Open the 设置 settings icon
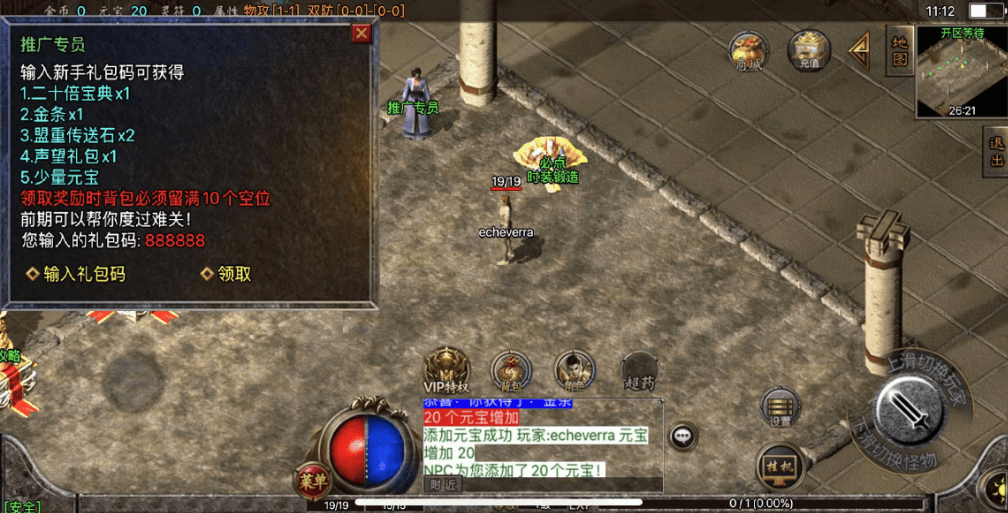1008x513 pixels. (x=780, y=407)
